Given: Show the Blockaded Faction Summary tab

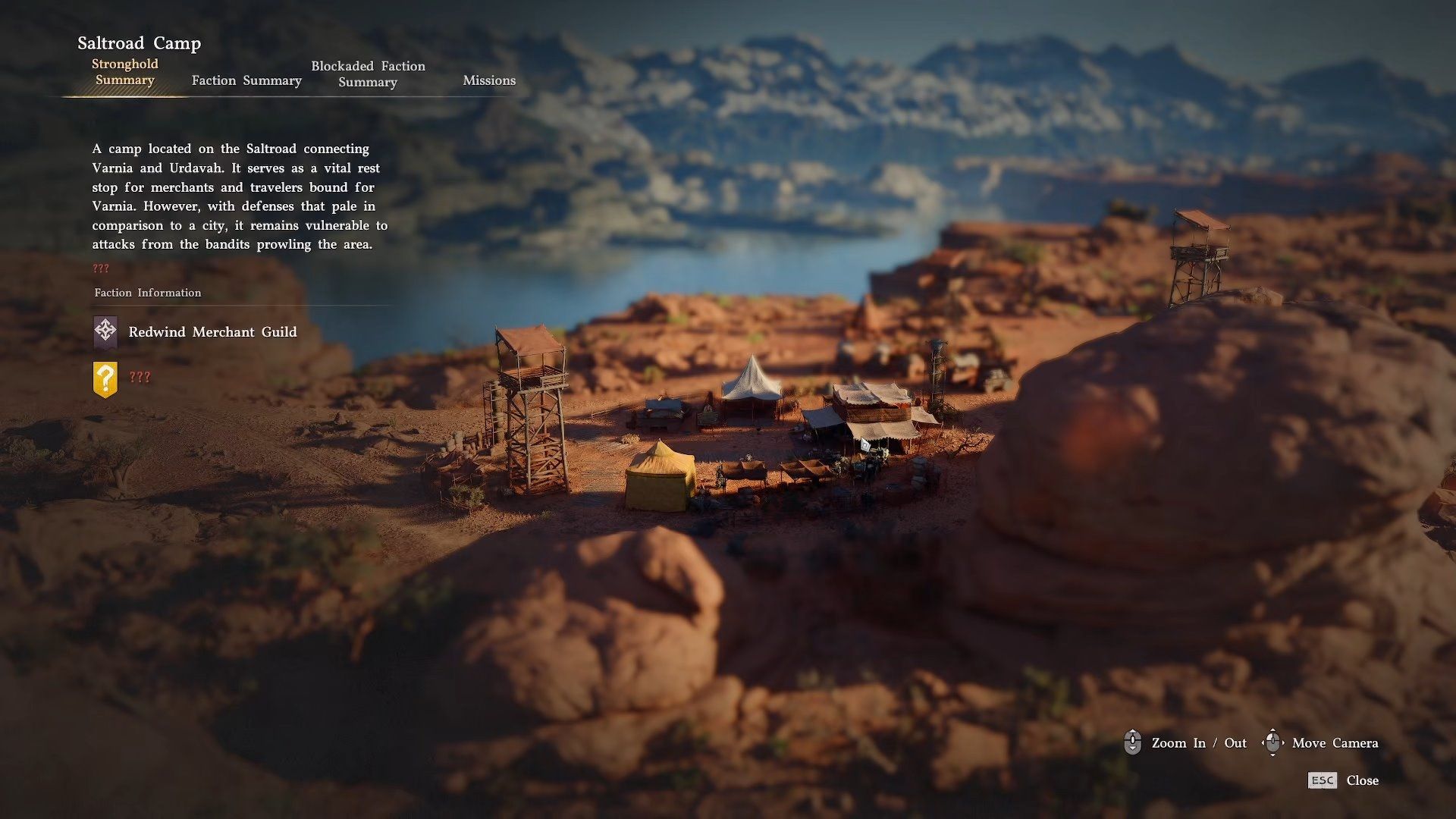Looking at the screenshot, I should (x=368, y=74).
